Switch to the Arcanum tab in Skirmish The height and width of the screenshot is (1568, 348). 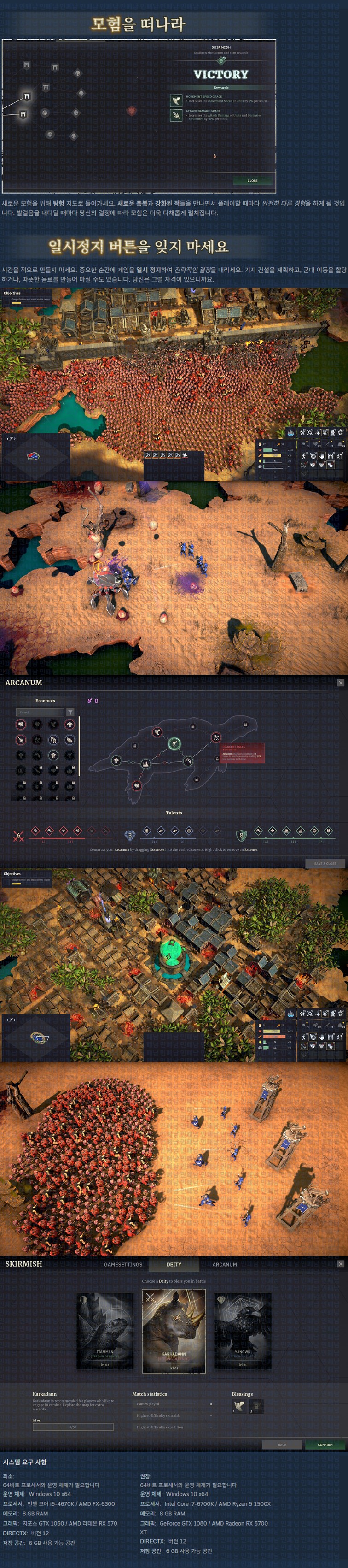tap(225, 1264)
